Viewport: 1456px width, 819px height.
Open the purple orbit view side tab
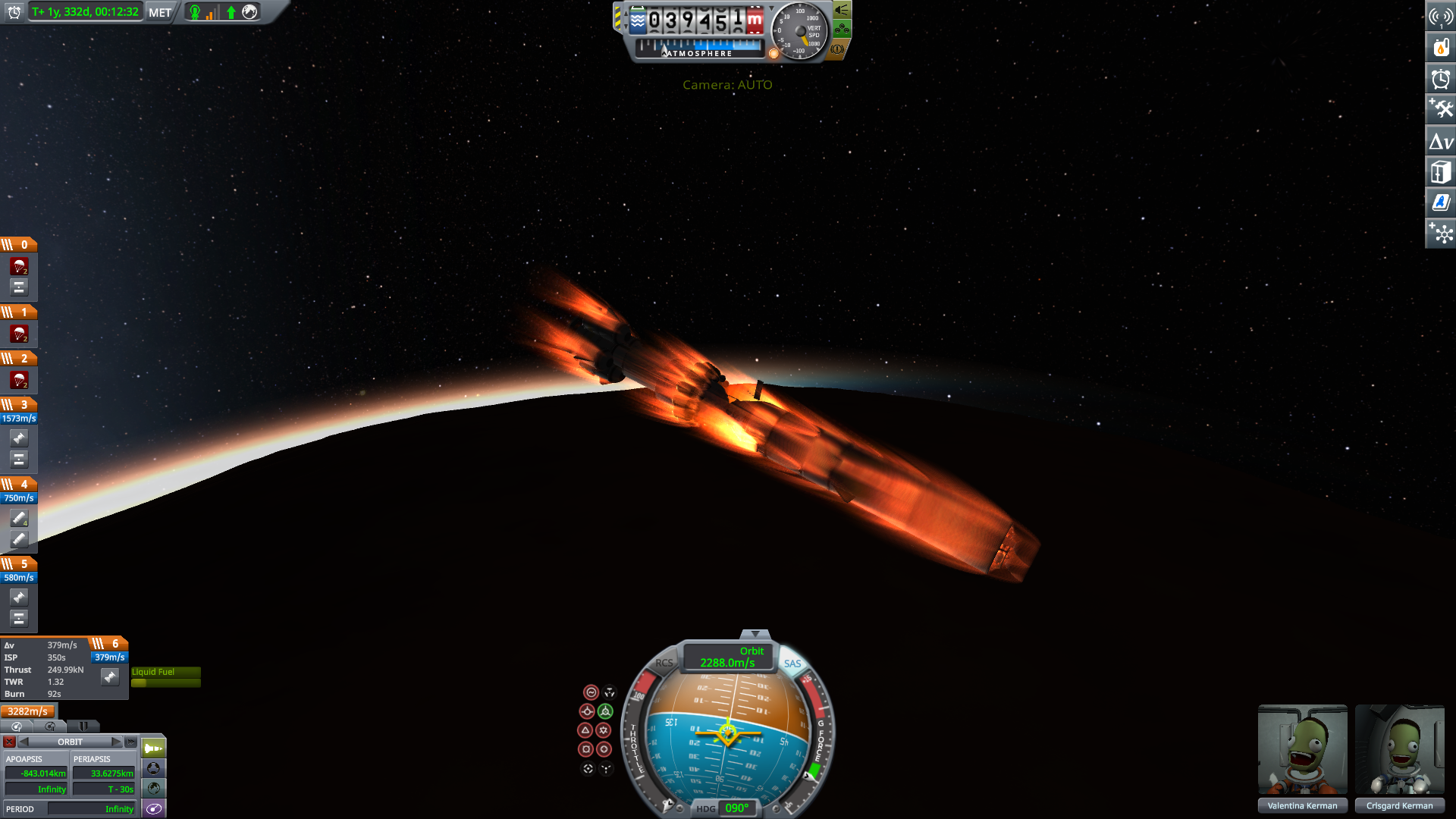coord(154,808)
